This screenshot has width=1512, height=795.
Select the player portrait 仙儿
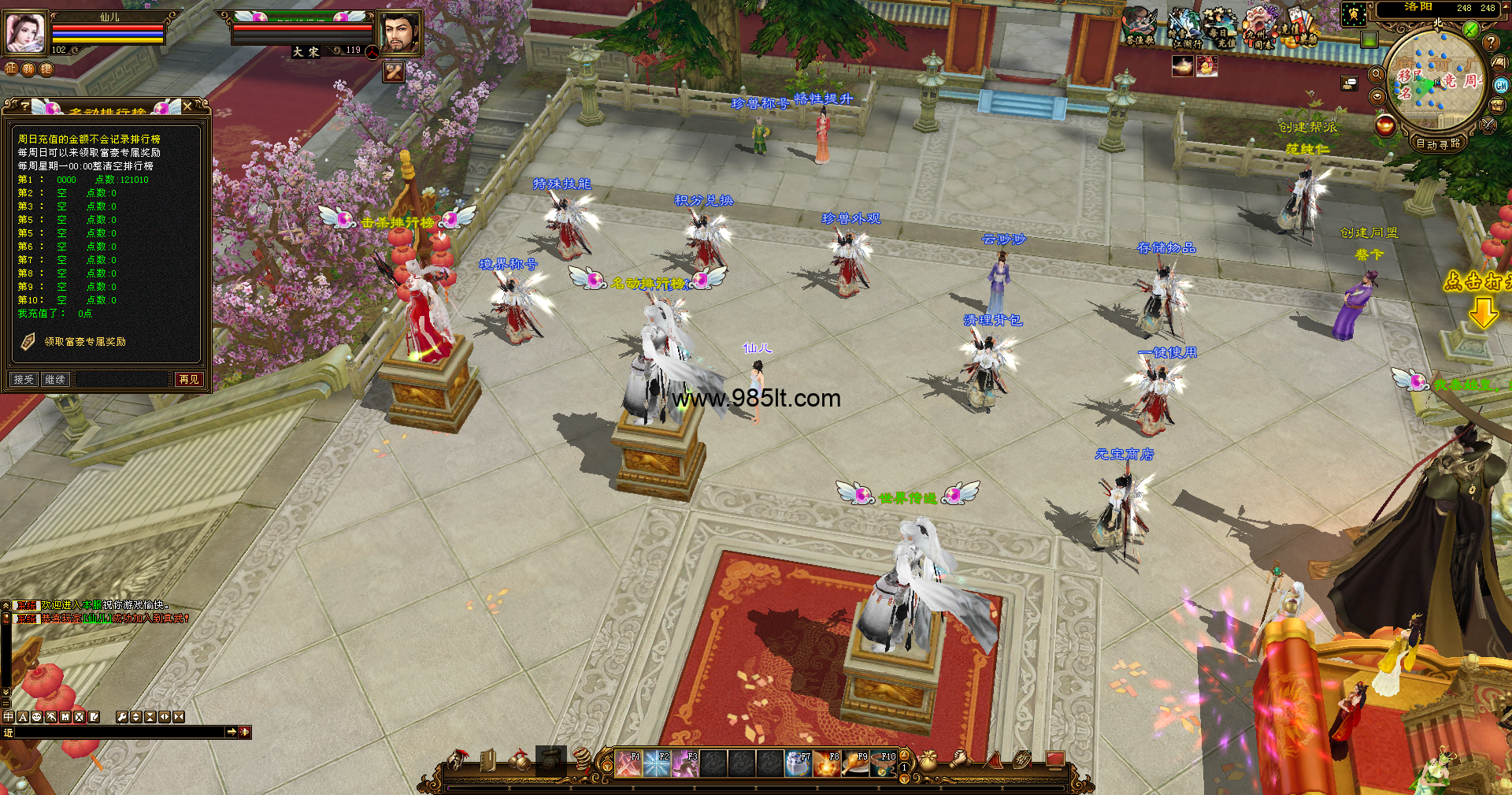24,32
